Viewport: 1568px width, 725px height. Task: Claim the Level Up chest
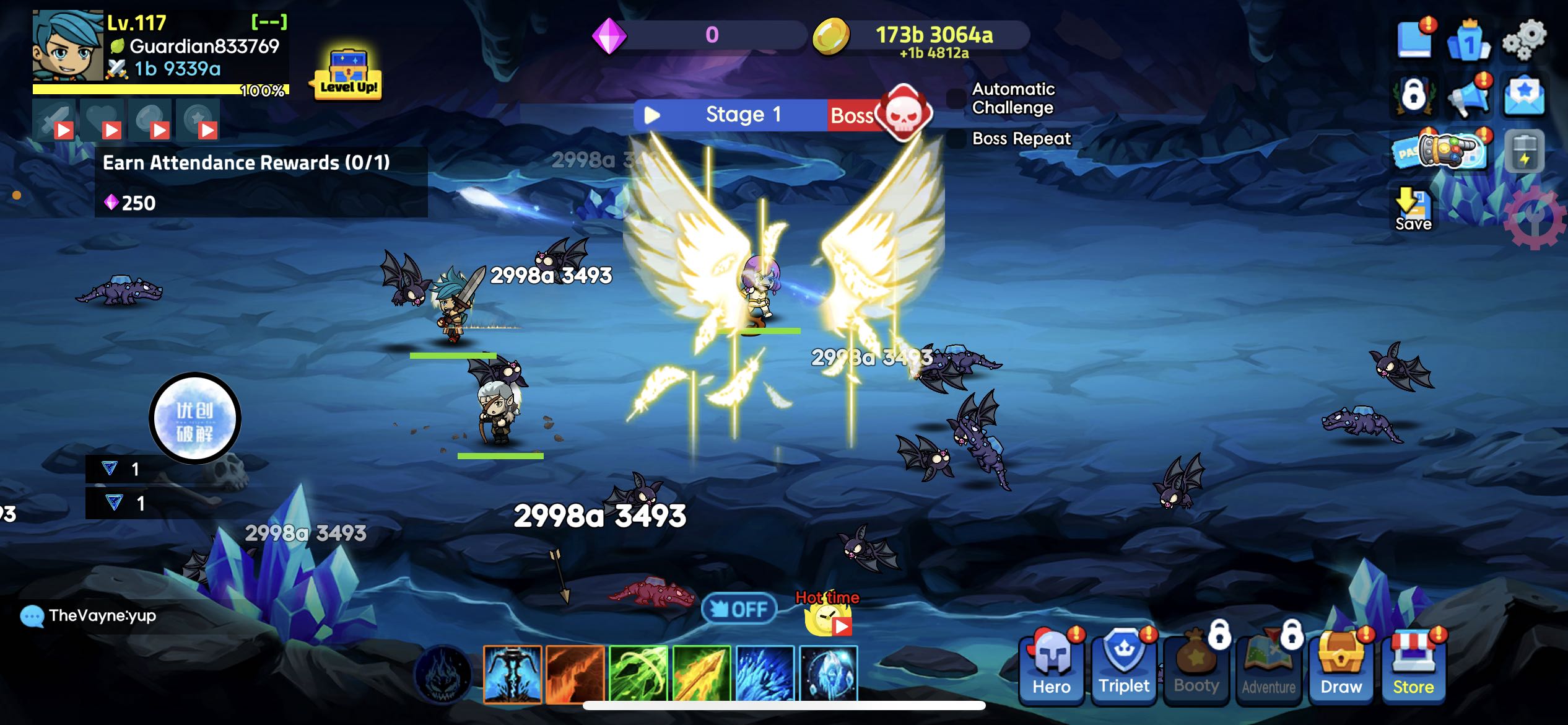349,75
